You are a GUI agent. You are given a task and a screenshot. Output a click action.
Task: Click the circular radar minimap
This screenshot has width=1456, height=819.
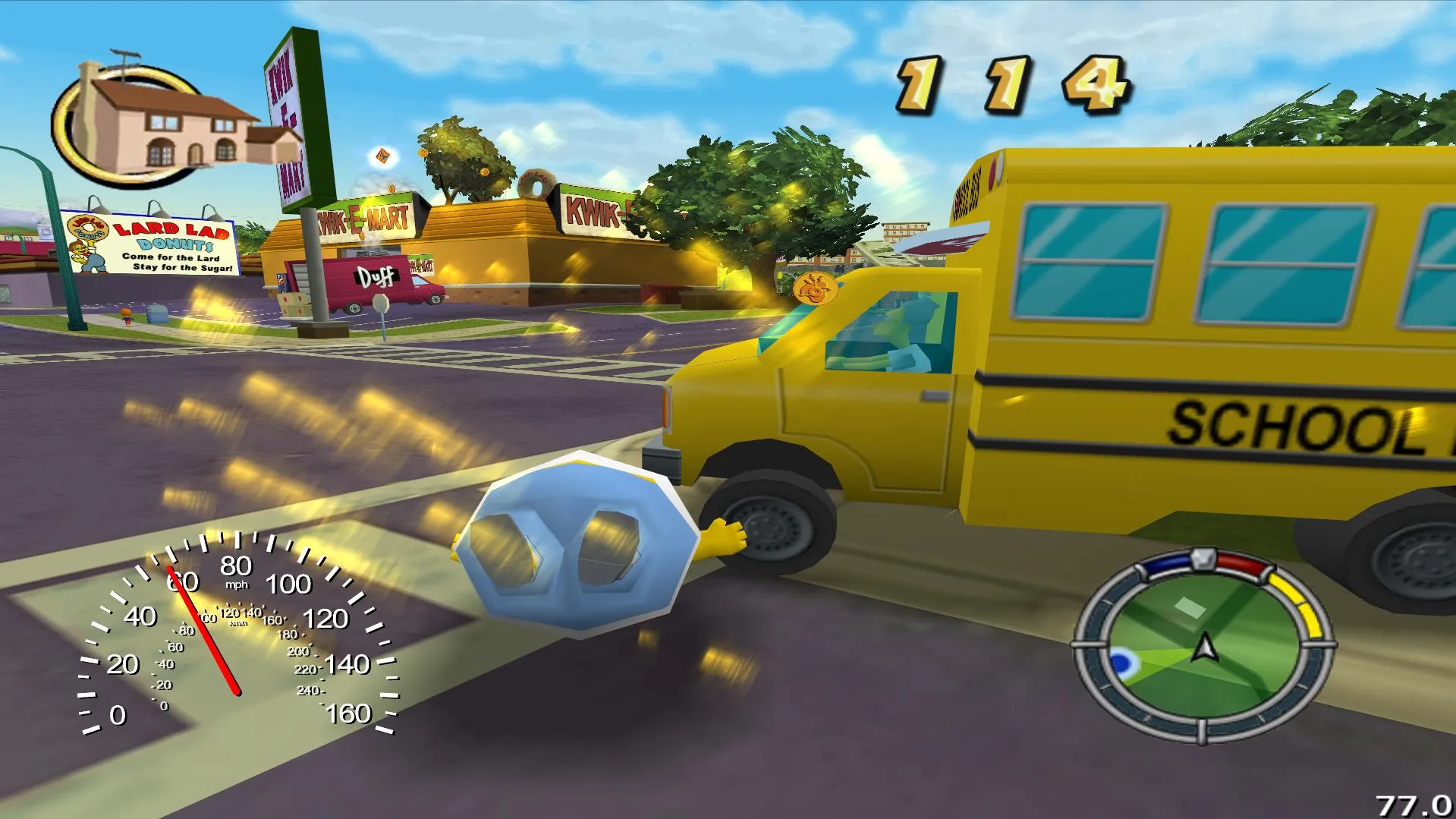(1203, 644)
